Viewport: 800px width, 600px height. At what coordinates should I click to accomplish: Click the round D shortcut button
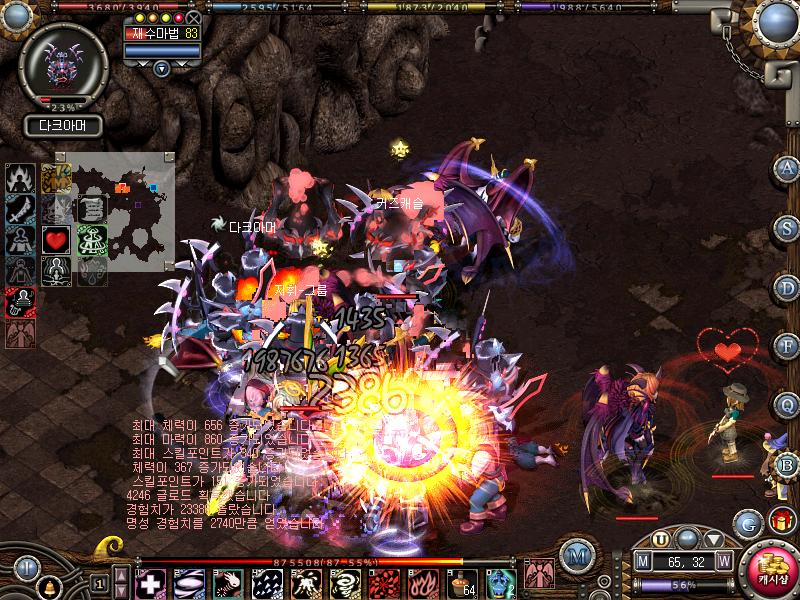point(786,287)
